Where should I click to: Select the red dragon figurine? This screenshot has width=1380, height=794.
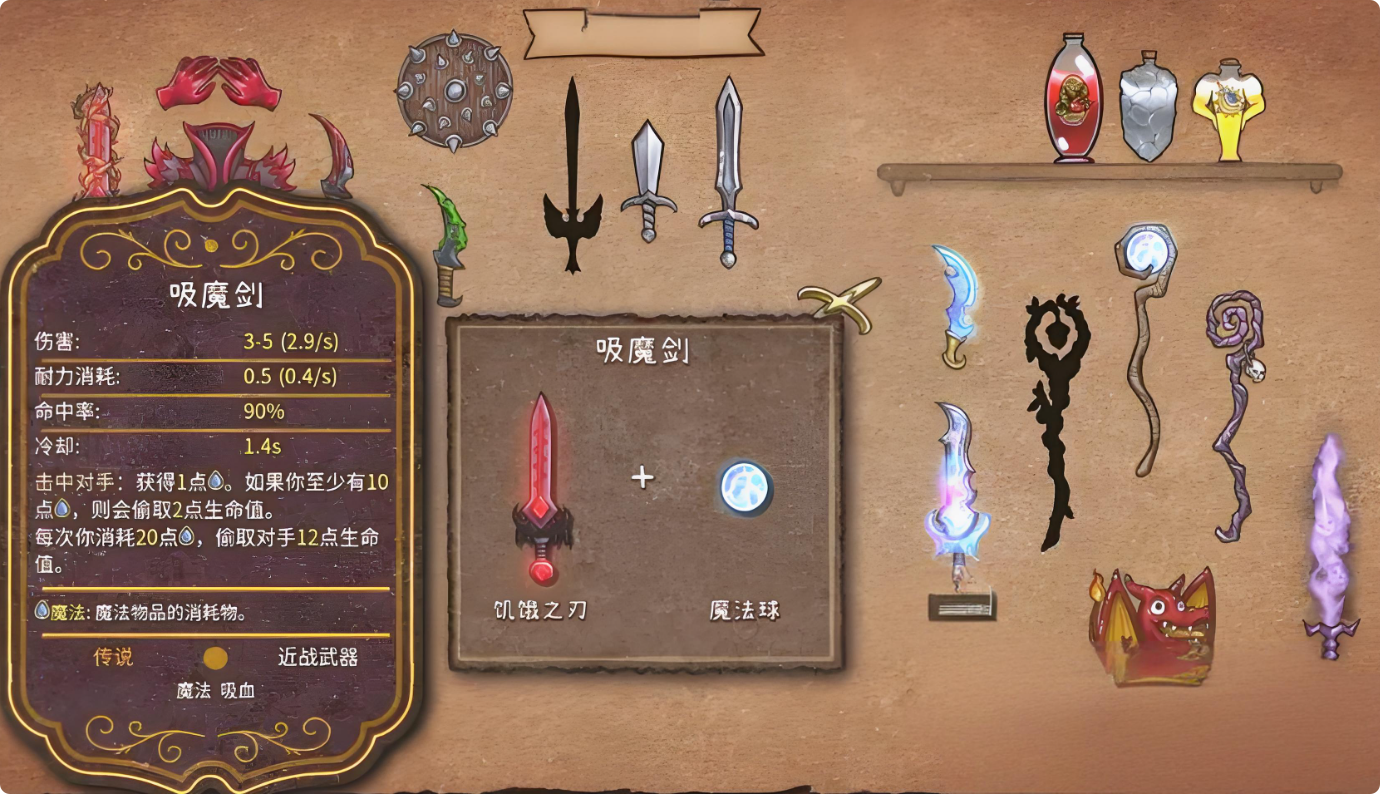point(1150,625)
